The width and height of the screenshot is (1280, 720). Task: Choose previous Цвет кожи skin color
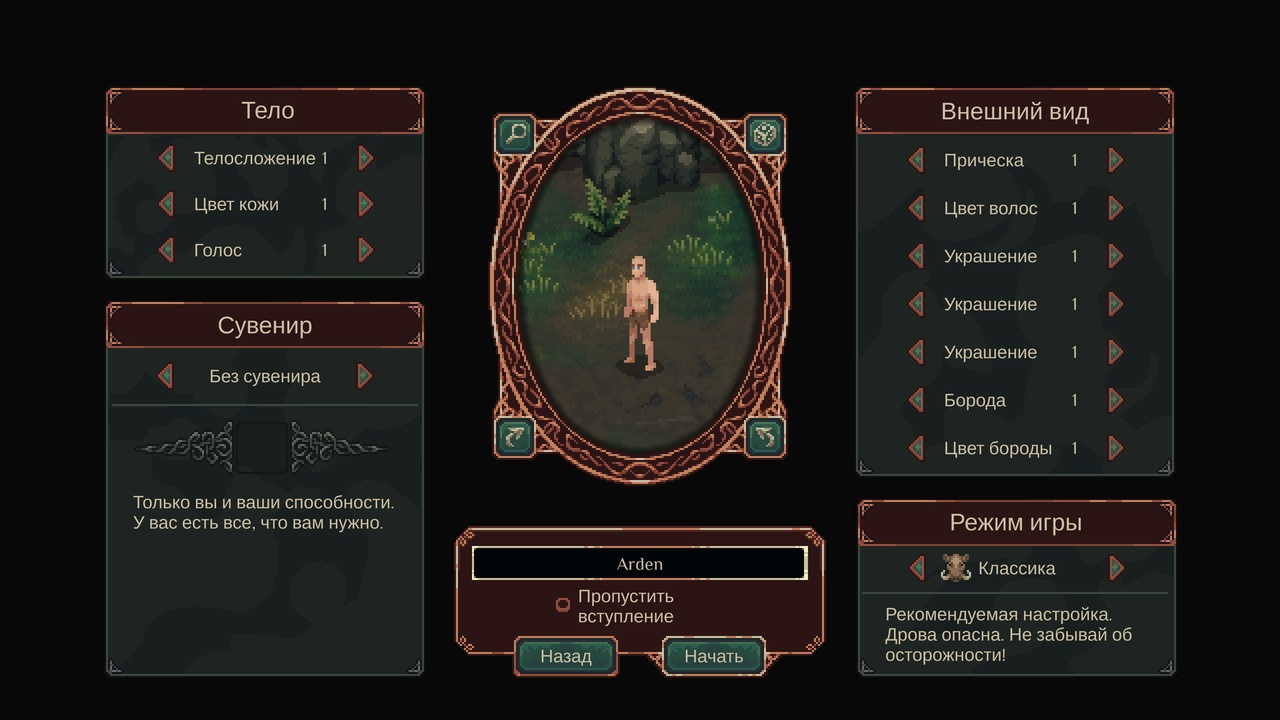[x=166, y=204]
